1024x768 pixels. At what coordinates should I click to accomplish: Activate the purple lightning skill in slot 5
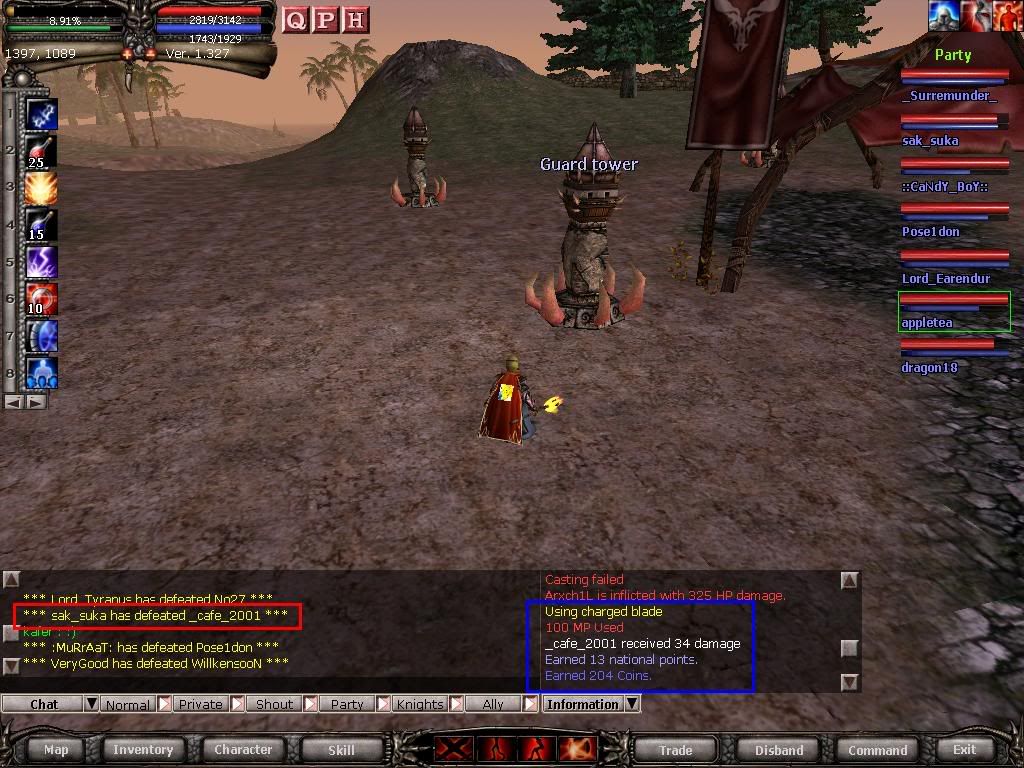point(41,263)
